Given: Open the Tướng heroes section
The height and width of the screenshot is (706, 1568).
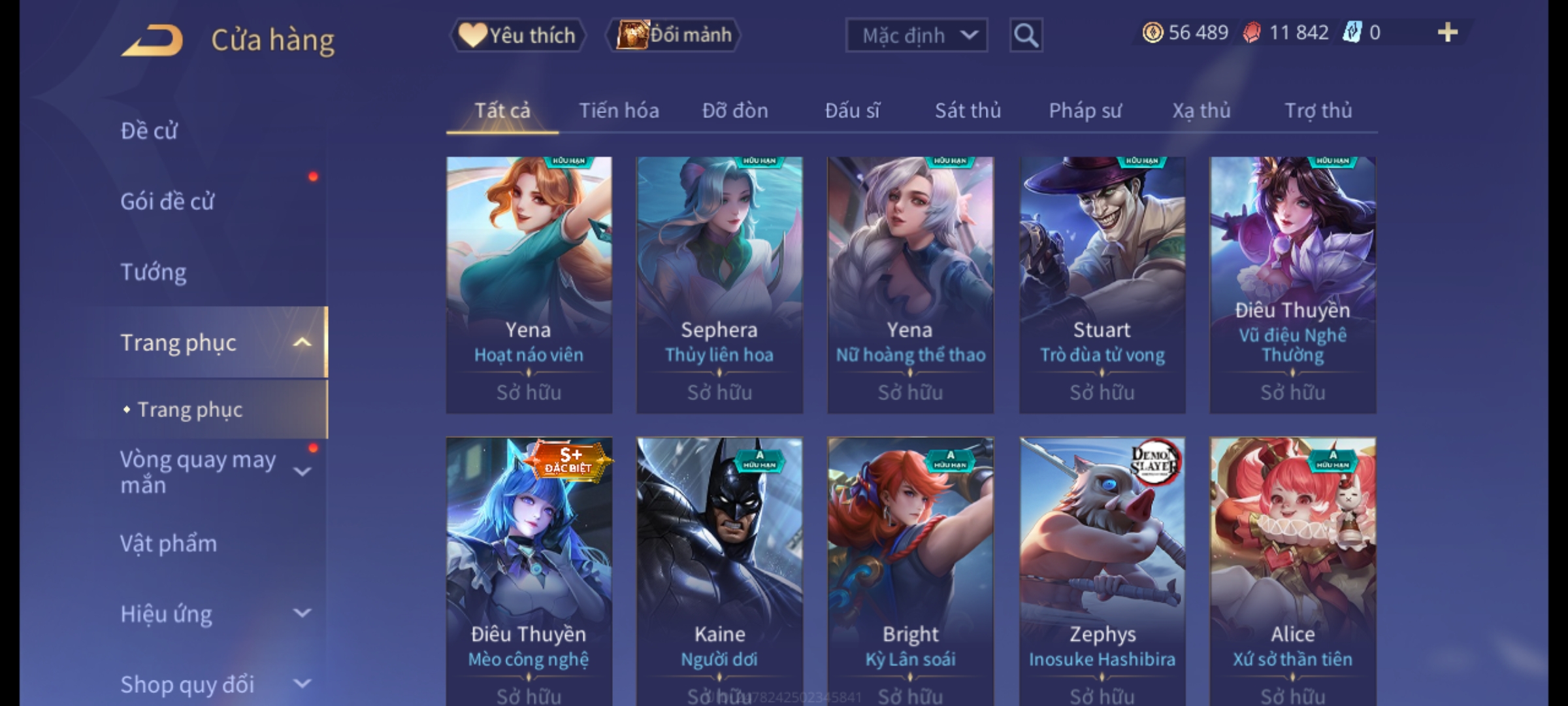Looking at the screenshot, I should coord(154,272).
